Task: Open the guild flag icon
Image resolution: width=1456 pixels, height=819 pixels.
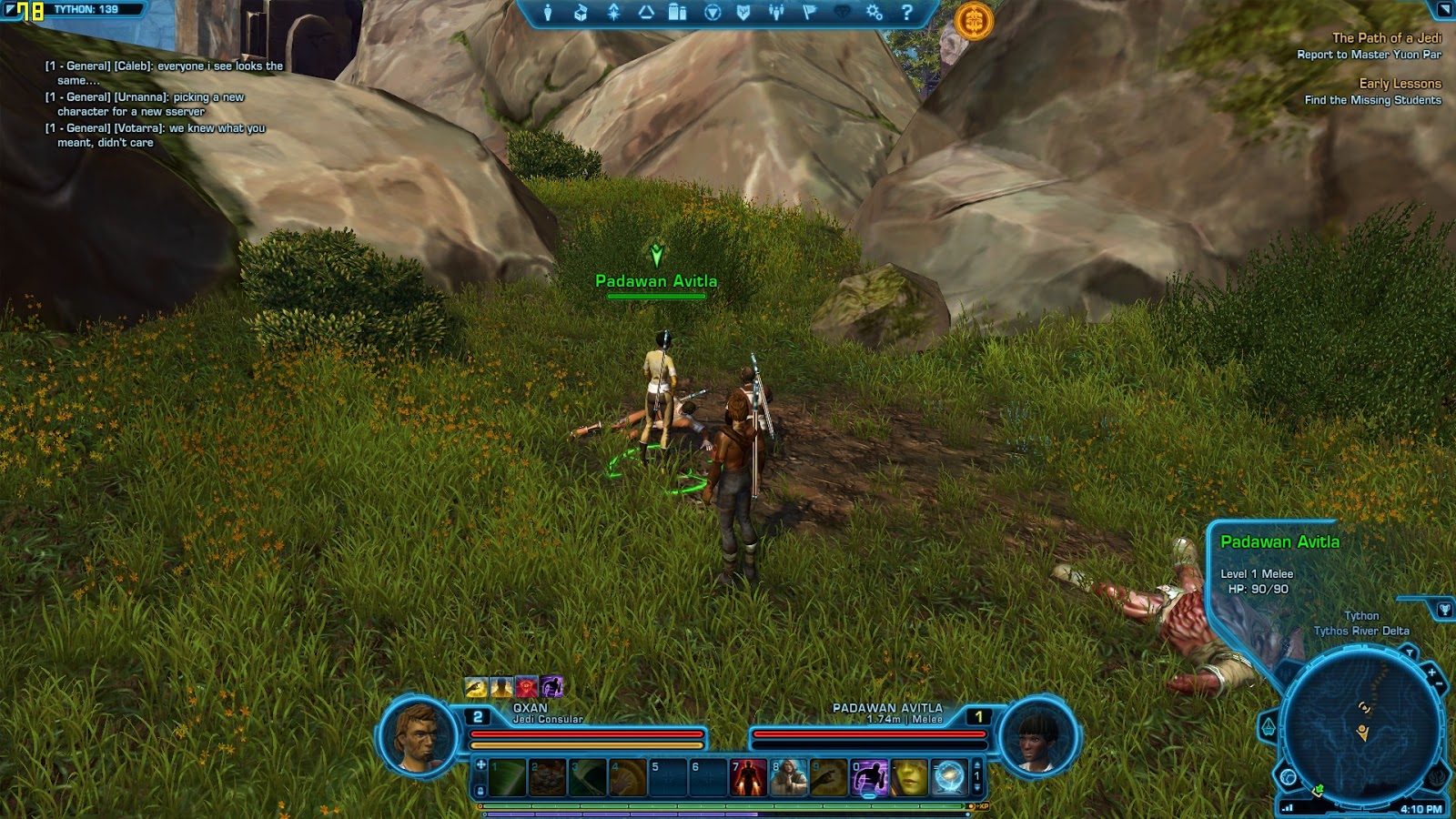Action: pos(809,13)
